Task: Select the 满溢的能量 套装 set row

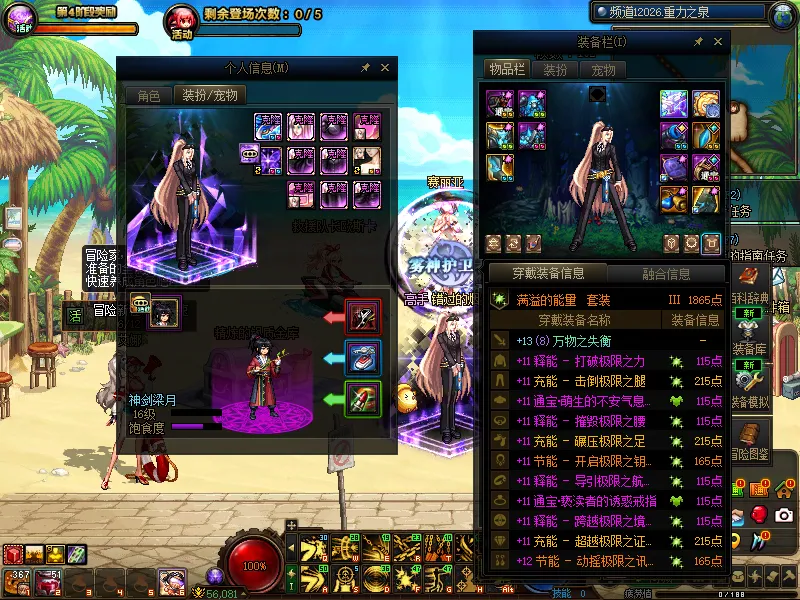Action: coord(606,300)
